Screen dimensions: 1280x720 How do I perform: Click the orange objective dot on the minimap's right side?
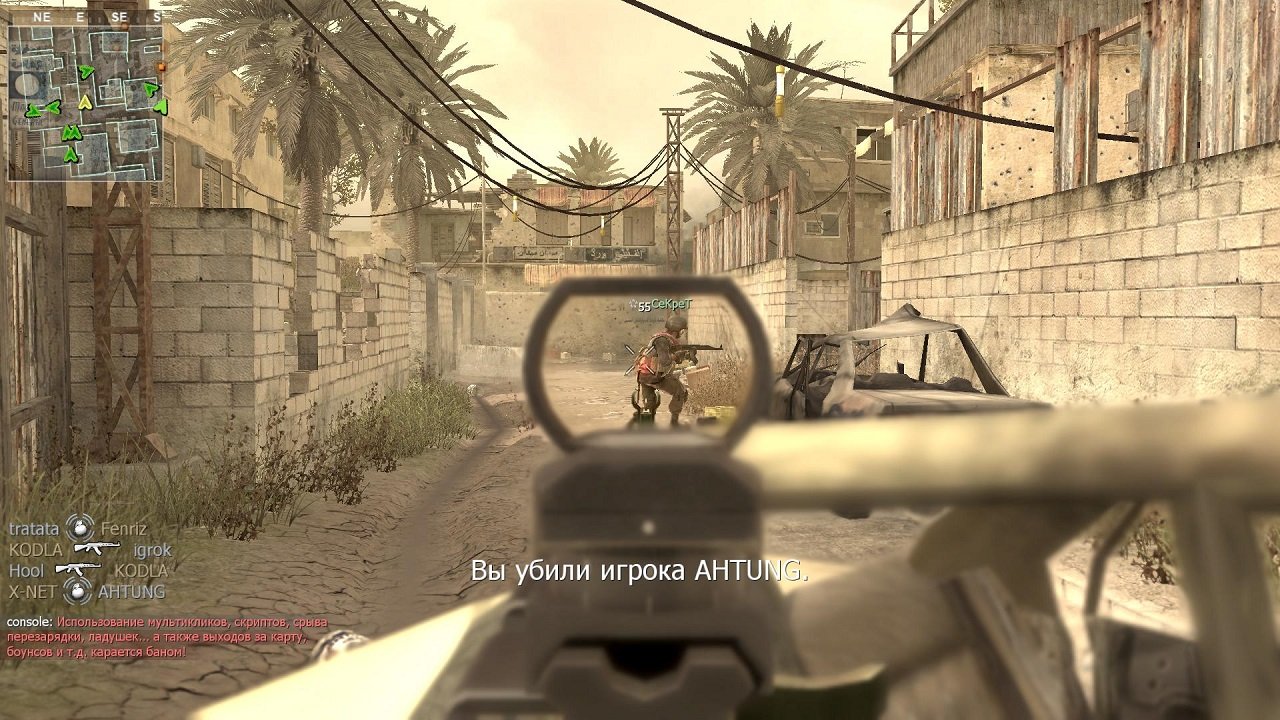point(160,68)
